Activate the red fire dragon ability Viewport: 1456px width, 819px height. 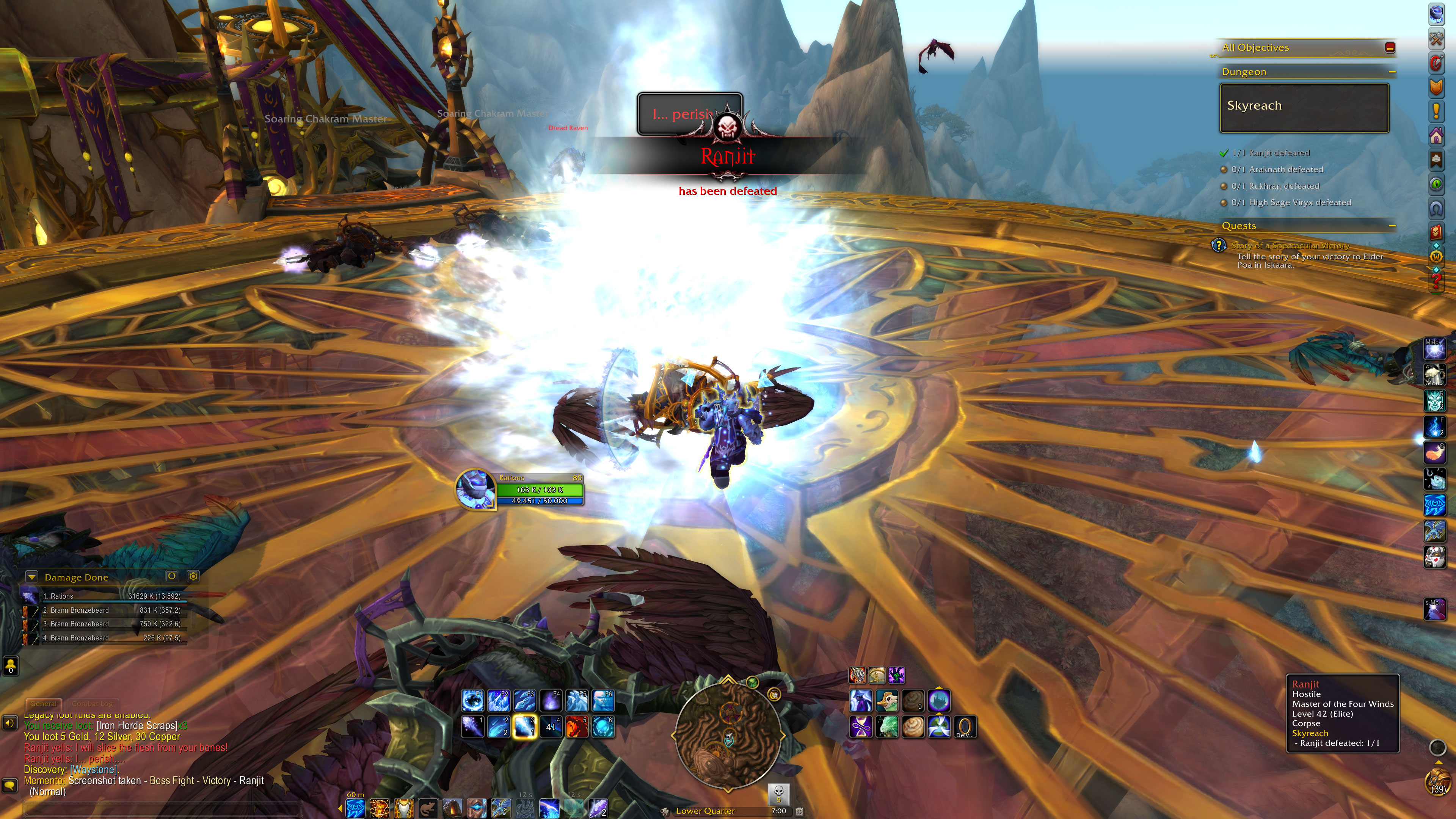pos(576,727)
